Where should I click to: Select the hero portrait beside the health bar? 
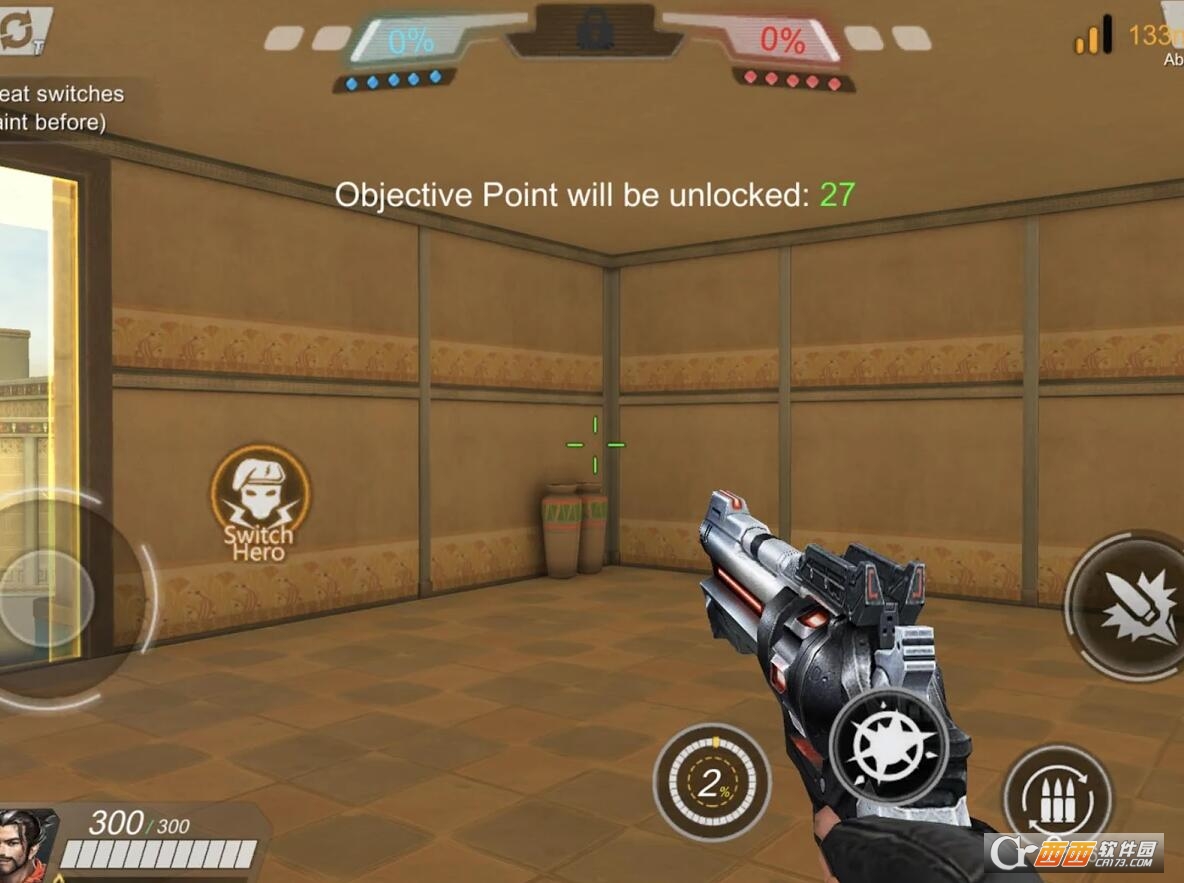28,845
